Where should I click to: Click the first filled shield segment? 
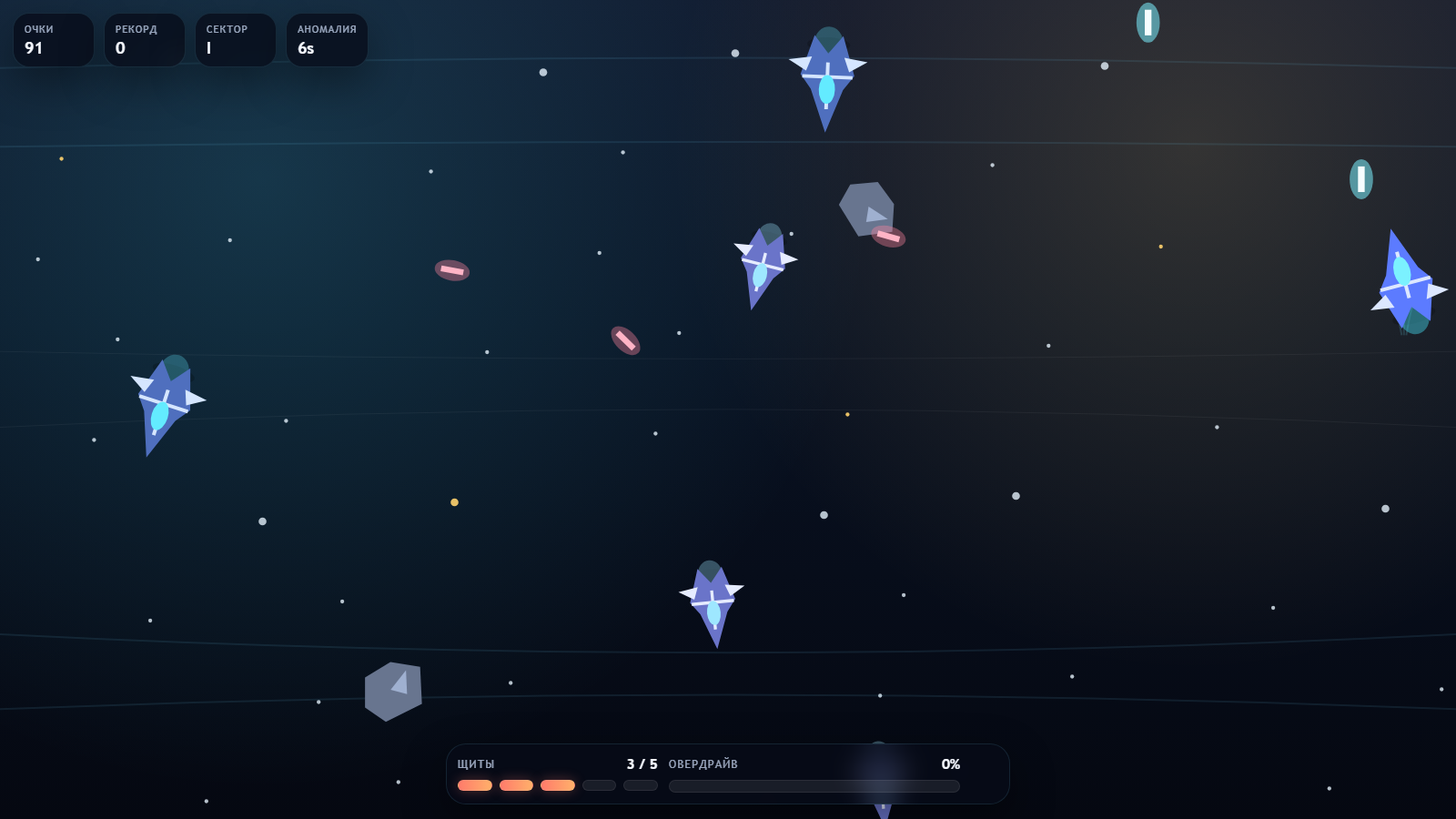[x=475, y=784]
